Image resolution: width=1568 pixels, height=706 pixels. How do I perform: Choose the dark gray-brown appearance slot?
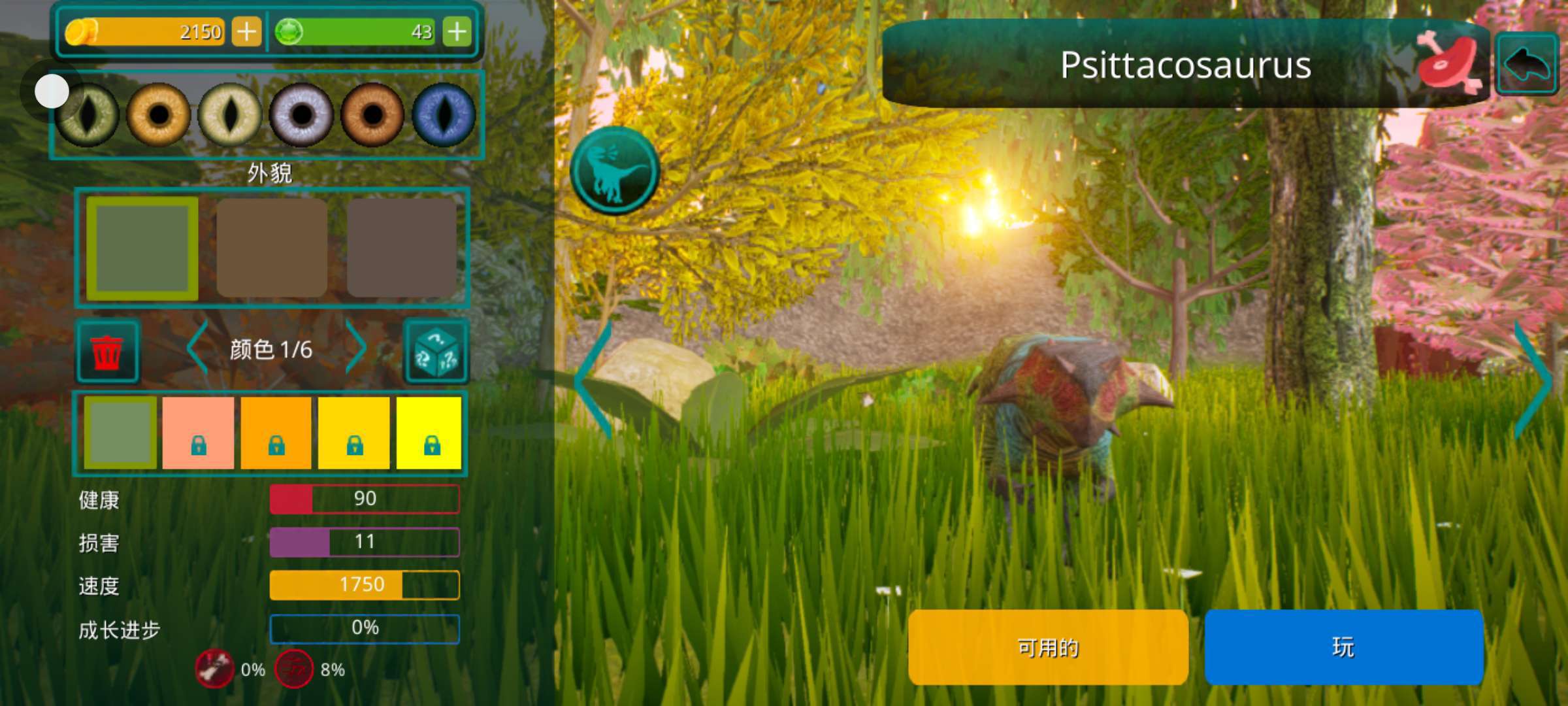[x=402, y=248]
